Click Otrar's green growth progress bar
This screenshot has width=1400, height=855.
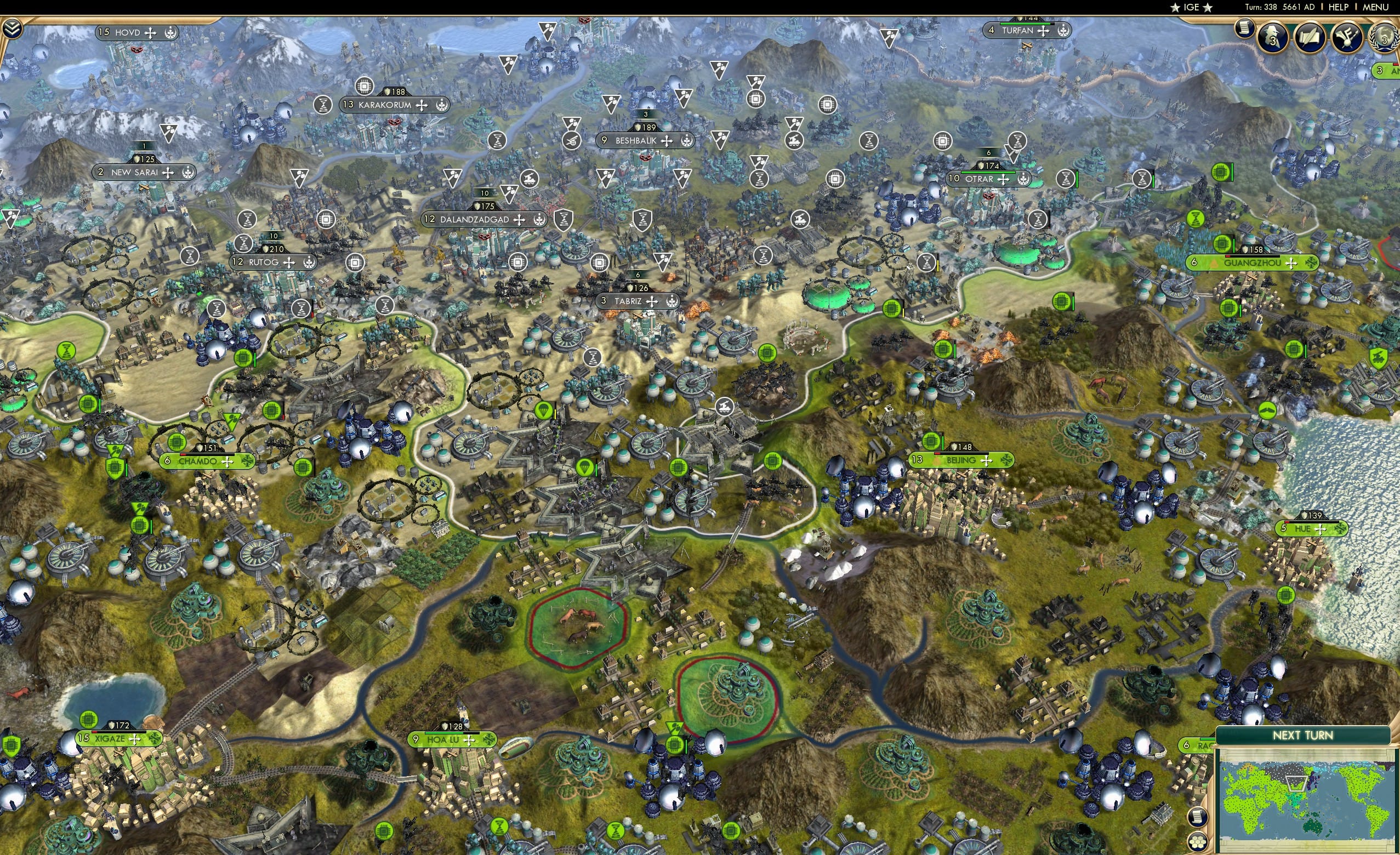click(x=988, y=173)
